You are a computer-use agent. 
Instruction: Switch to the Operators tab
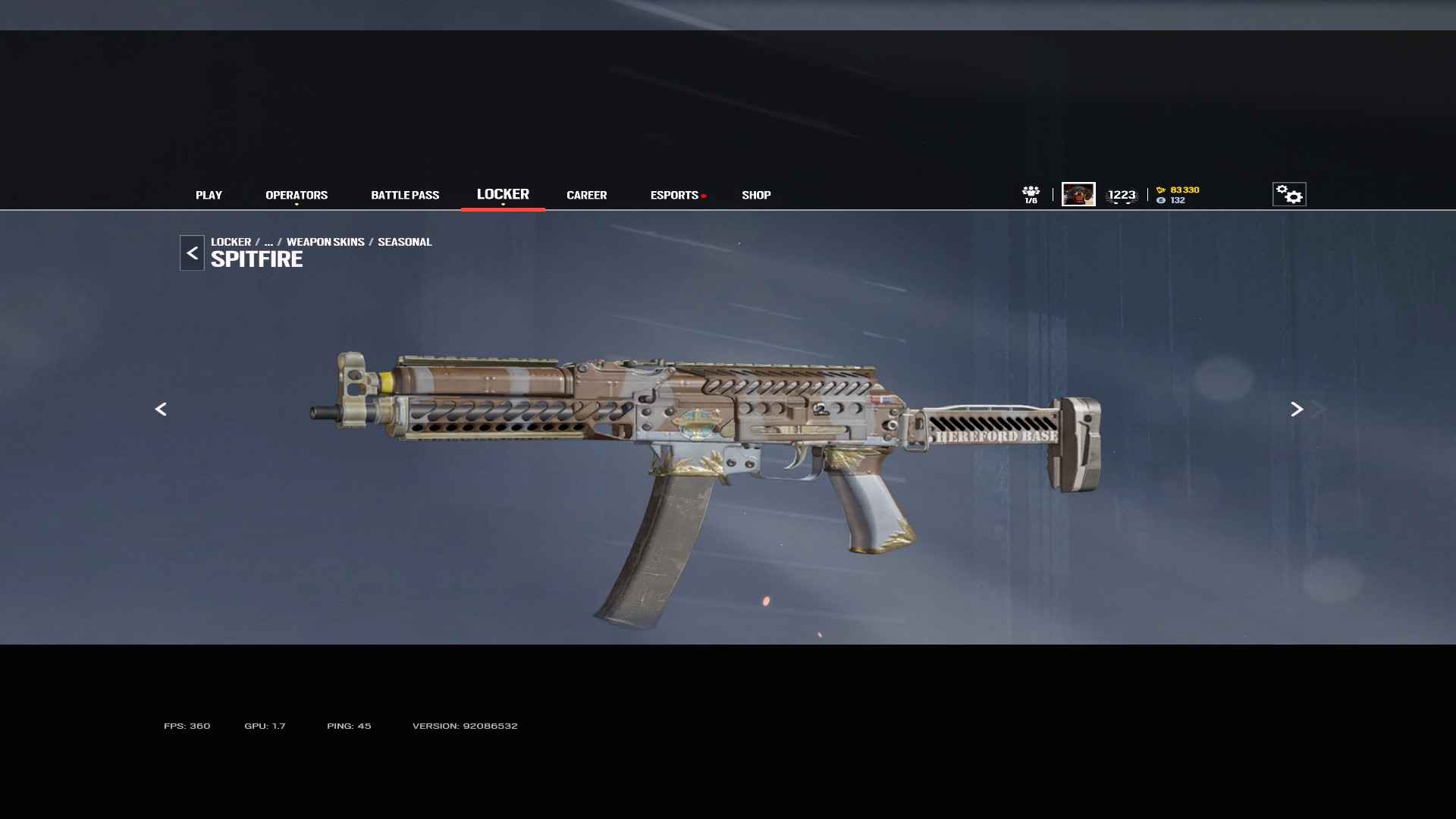pos(297,195)
